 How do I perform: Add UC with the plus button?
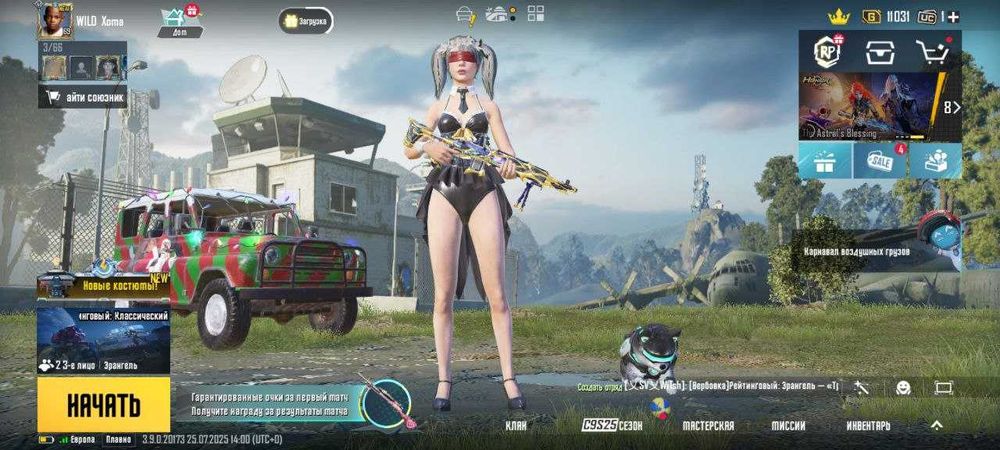point(953,17)
